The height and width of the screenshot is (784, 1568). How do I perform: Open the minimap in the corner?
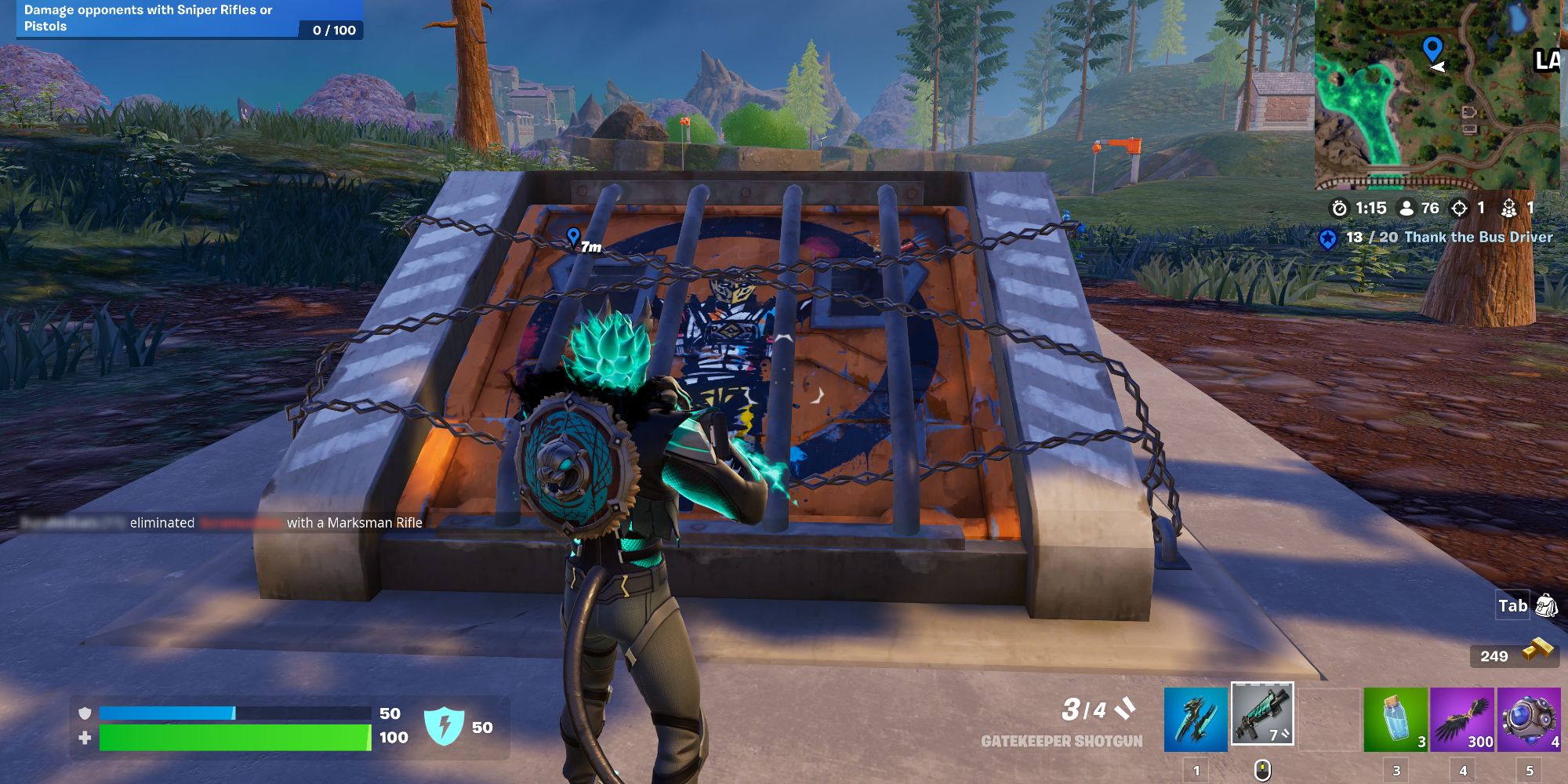(x=1443, y=94)
